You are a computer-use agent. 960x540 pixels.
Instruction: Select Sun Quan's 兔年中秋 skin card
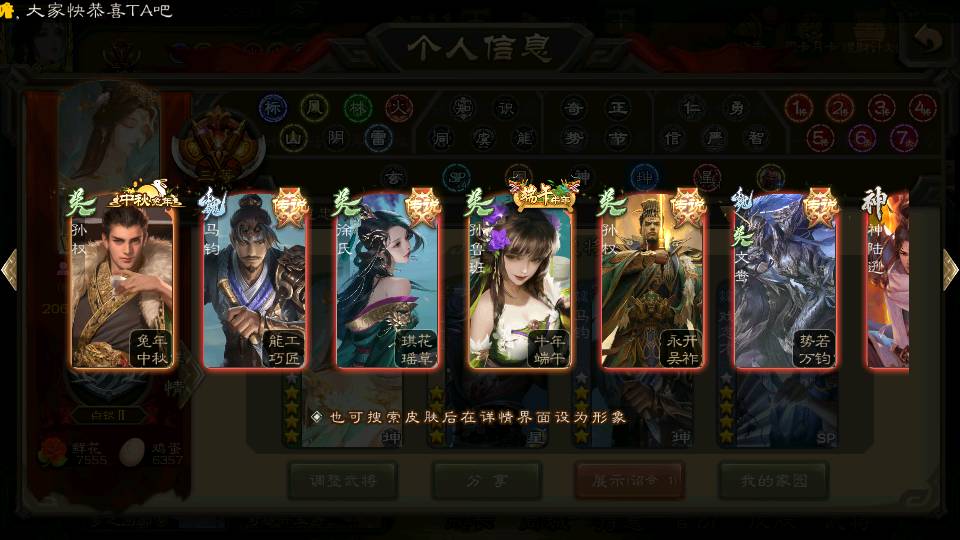pyautogui.click(x=122, y=282)
